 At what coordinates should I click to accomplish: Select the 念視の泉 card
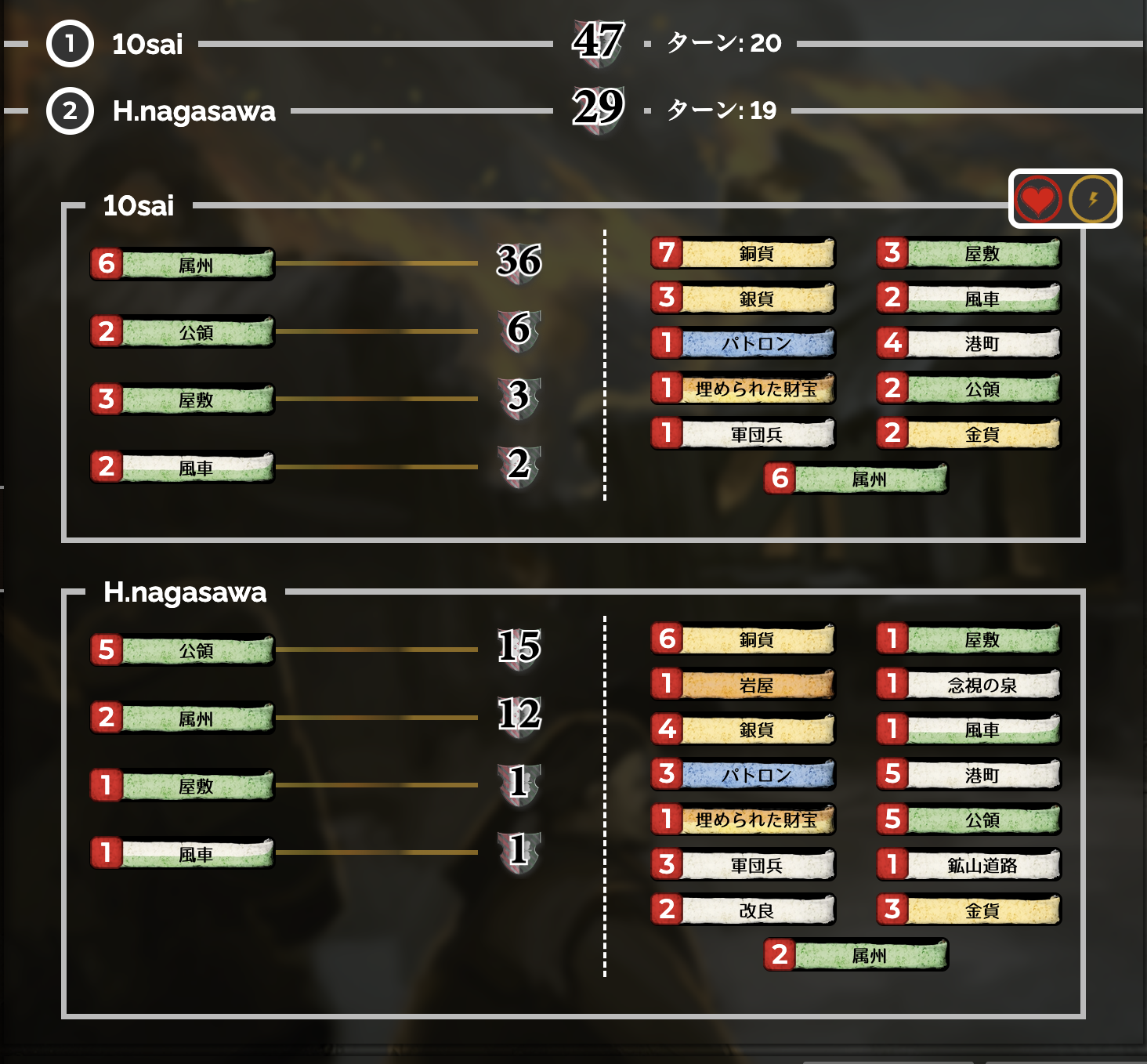(x=969, y=684)
